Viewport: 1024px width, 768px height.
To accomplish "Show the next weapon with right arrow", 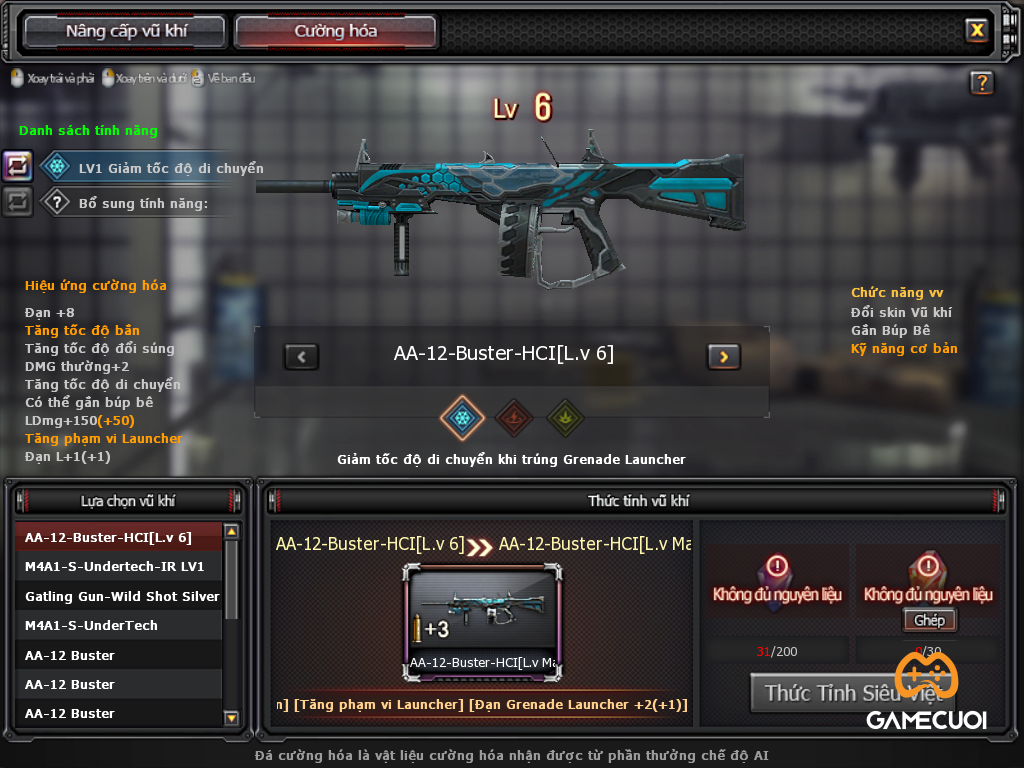I will tap(723, 356).
